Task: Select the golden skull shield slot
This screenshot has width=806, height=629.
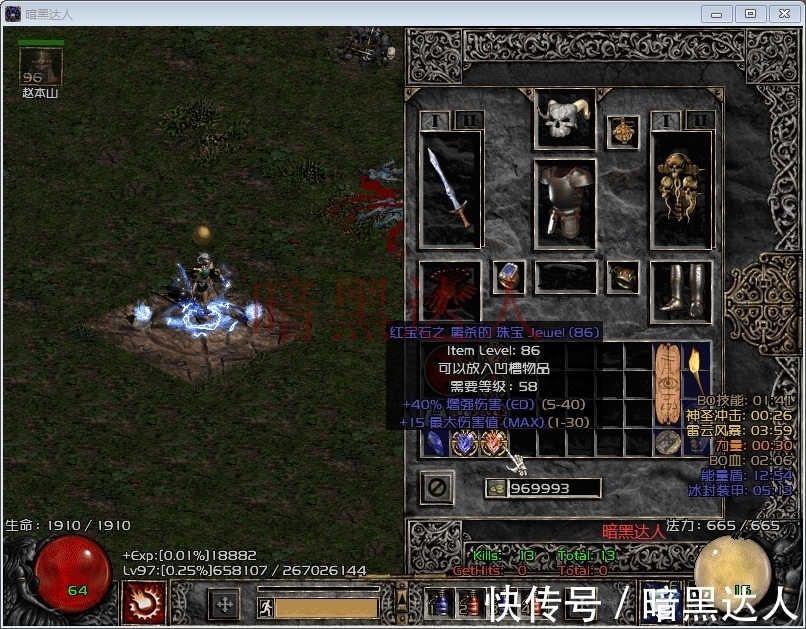Action: point(681,188)
